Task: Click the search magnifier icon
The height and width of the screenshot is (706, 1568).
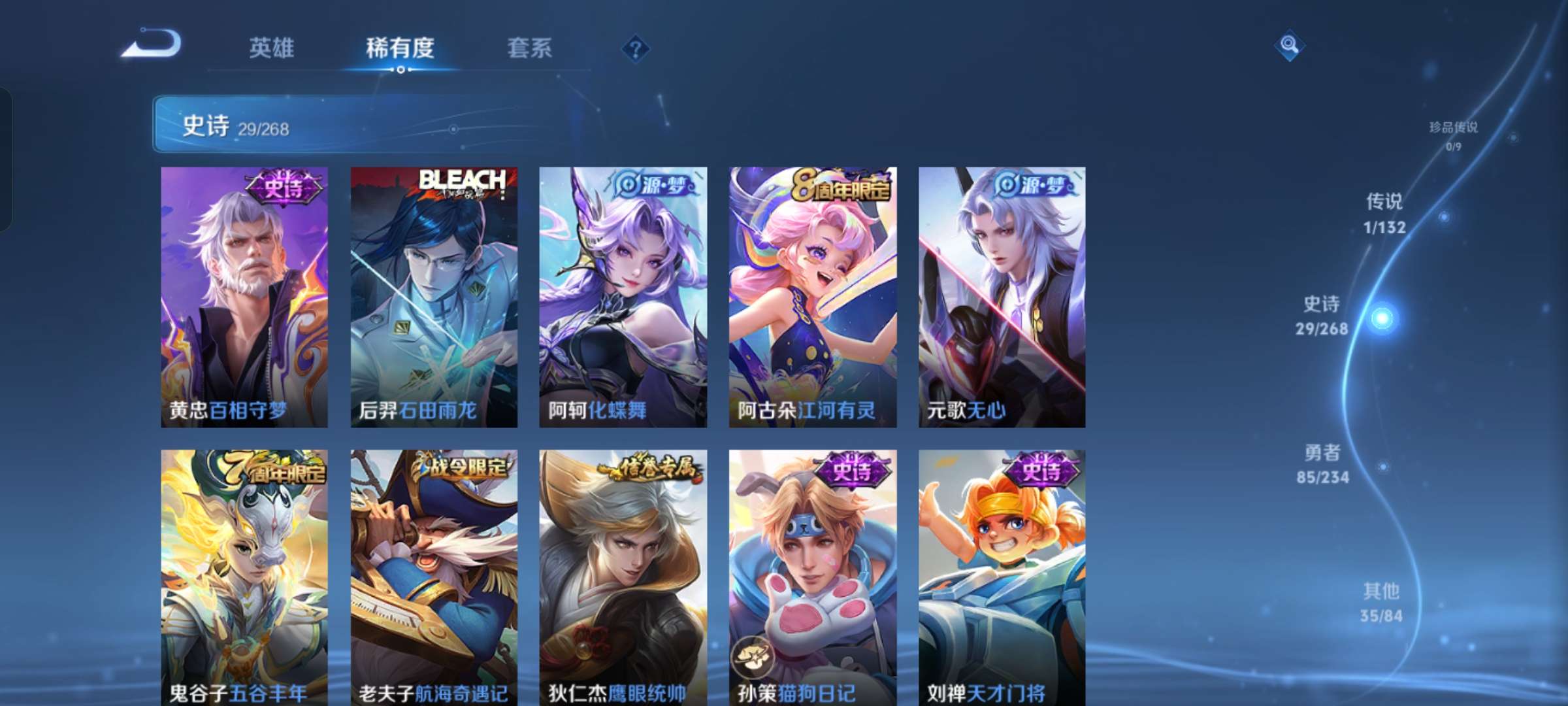Action: (x=1288, y=44)
